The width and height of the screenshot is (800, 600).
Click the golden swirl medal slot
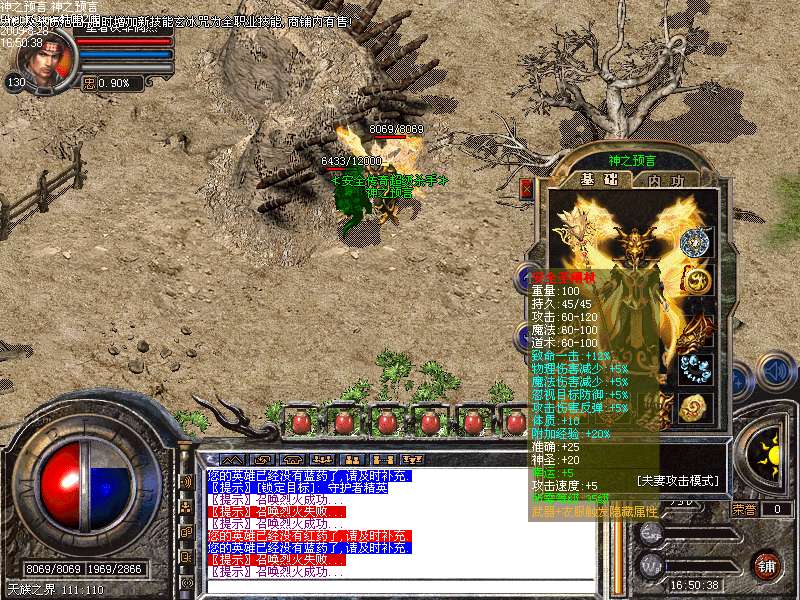point(694,283)
